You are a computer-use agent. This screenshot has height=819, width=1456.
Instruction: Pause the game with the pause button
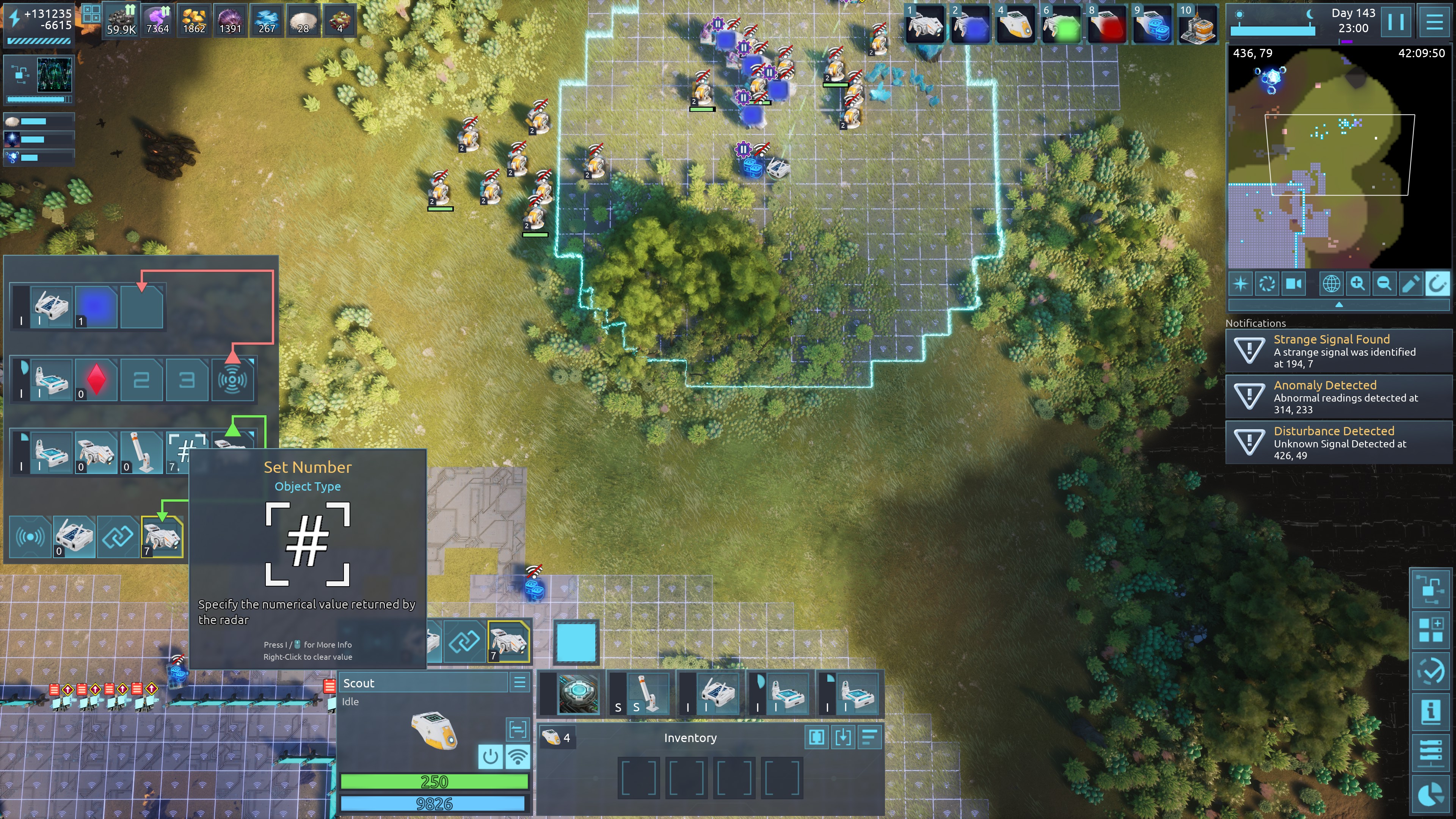1395,22
